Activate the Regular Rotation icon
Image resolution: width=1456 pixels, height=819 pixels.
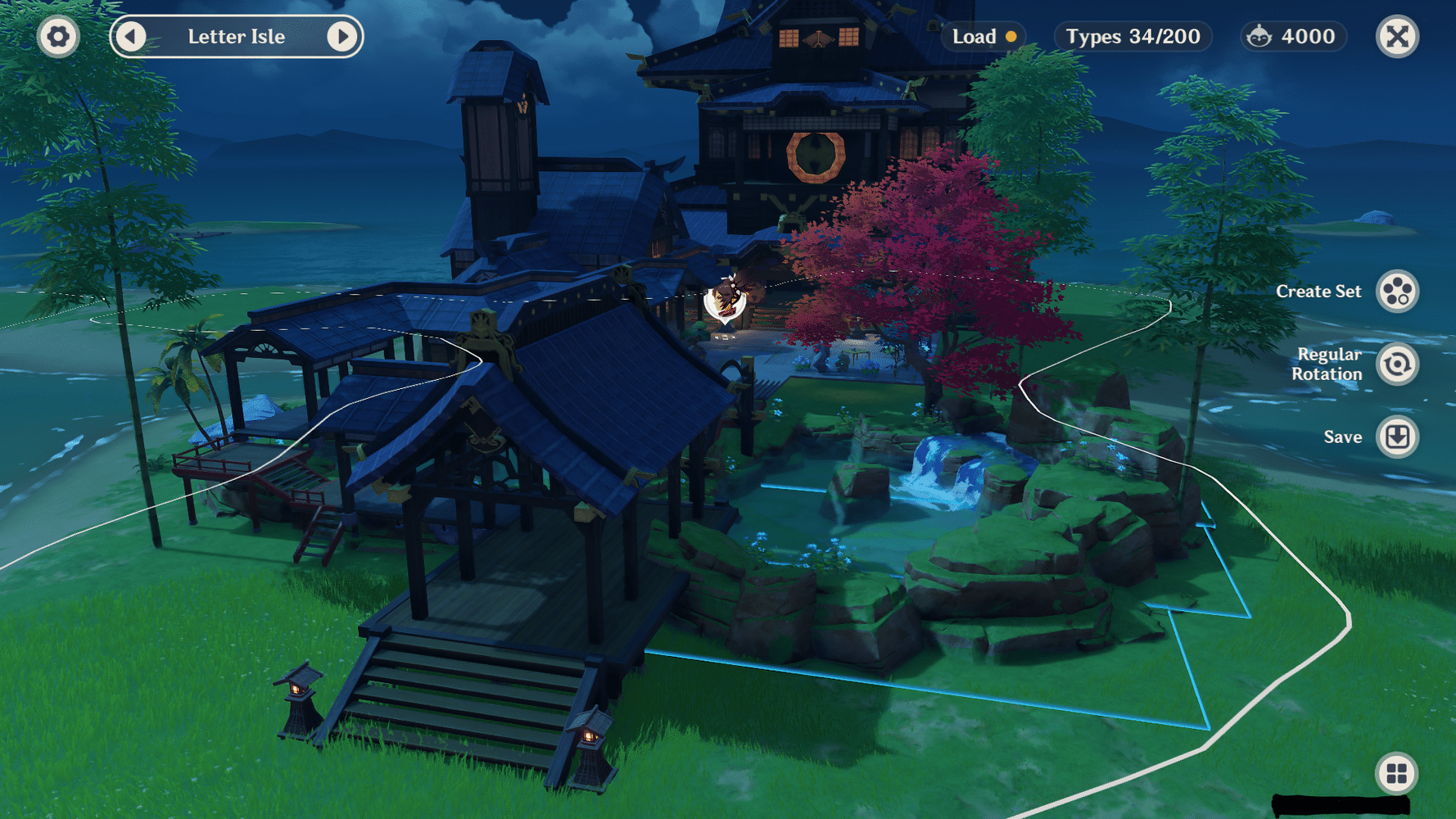pyautogui.click(x=1397, y=364)
